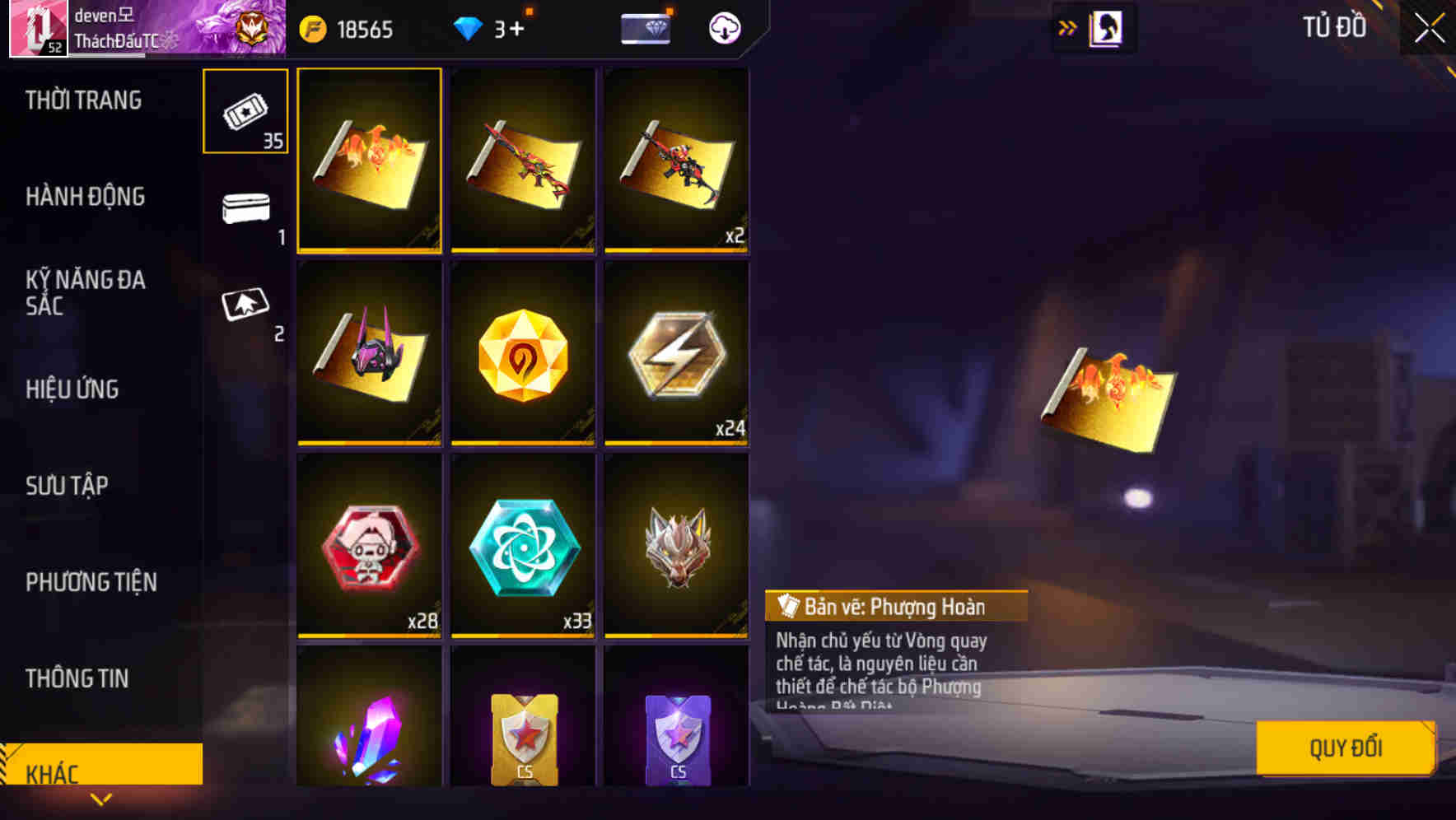
Task: Select the upgrade card filter showing 2
Action: point(245,306)
